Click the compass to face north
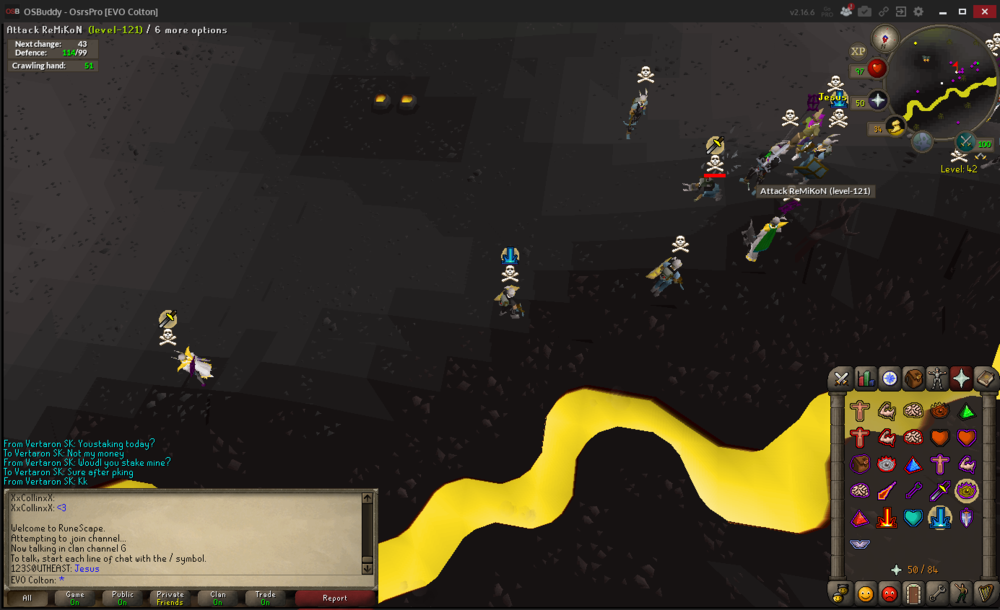Image resolution: width=1000 pixels, height=610 pixels. click(x=885, y=38)
